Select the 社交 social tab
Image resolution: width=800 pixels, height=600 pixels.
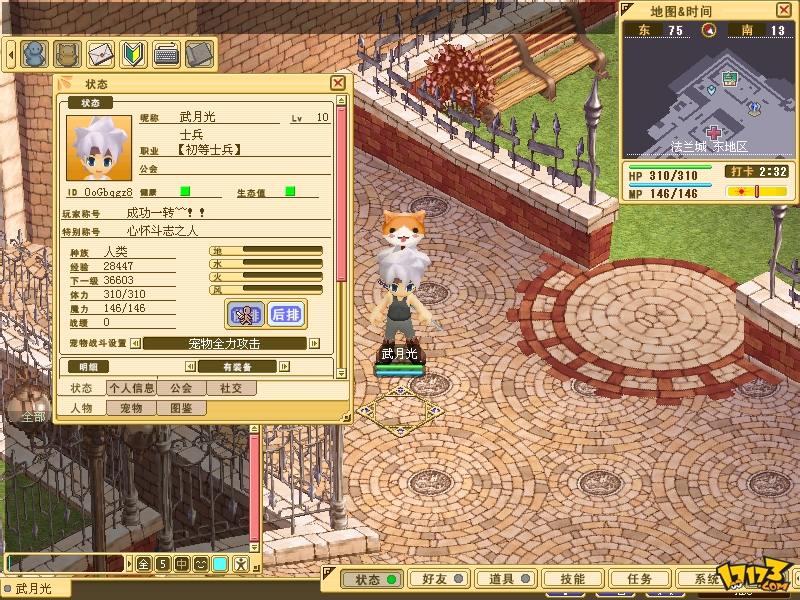[x=230, y=388]
